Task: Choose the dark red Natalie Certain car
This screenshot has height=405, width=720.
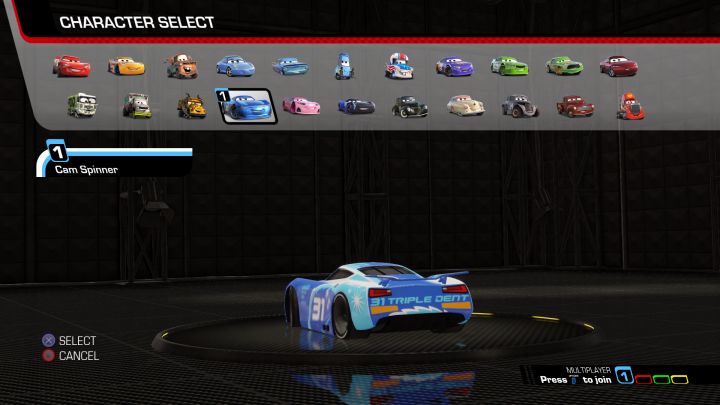Action: pos(618,66)
